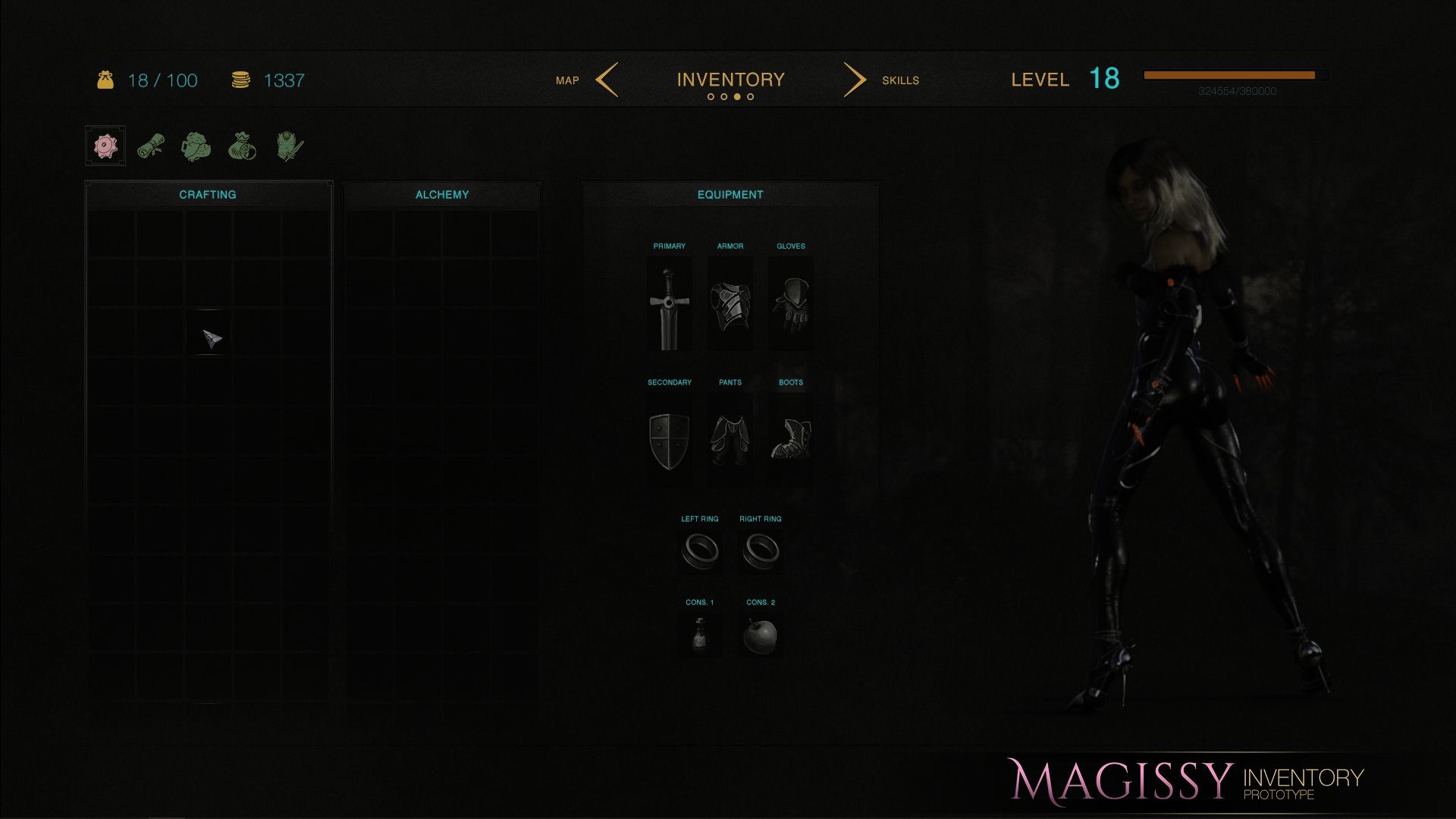Select the consumables mug-and-food category icon

(x=196, y=146)
